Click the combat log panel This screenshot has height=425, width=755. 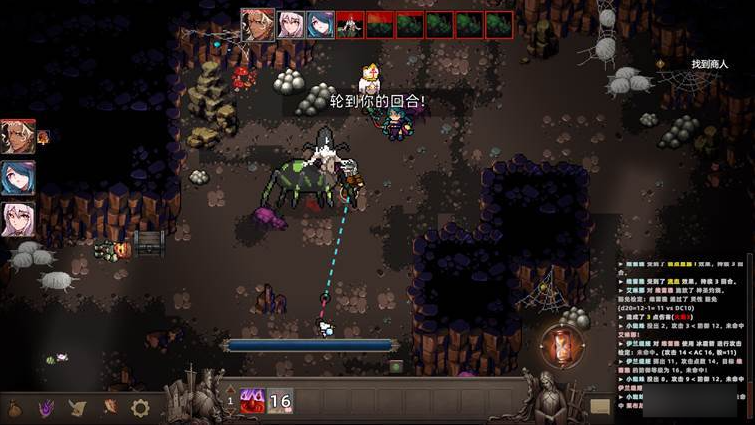click(683, 330)
